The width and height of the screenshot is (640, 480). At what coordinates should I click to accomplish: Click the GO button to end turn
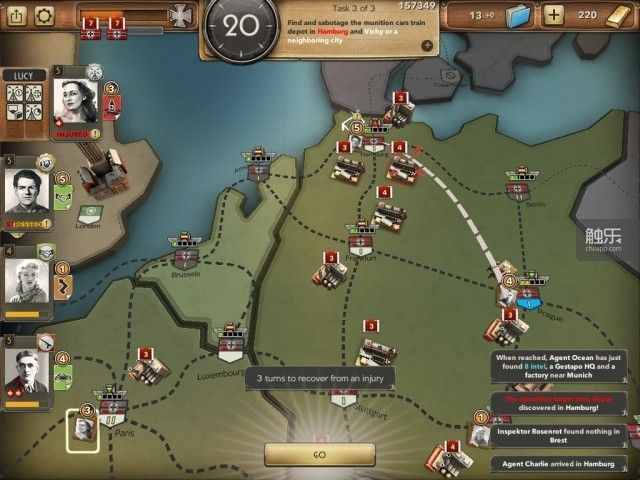(319, 454)
